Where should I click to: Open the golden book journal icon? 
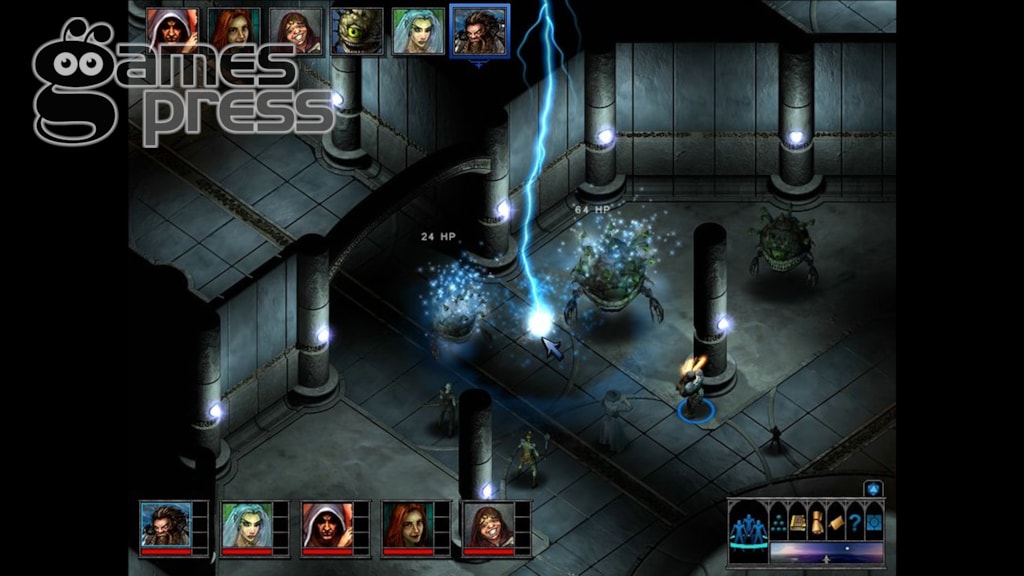(x=798, y=521)
